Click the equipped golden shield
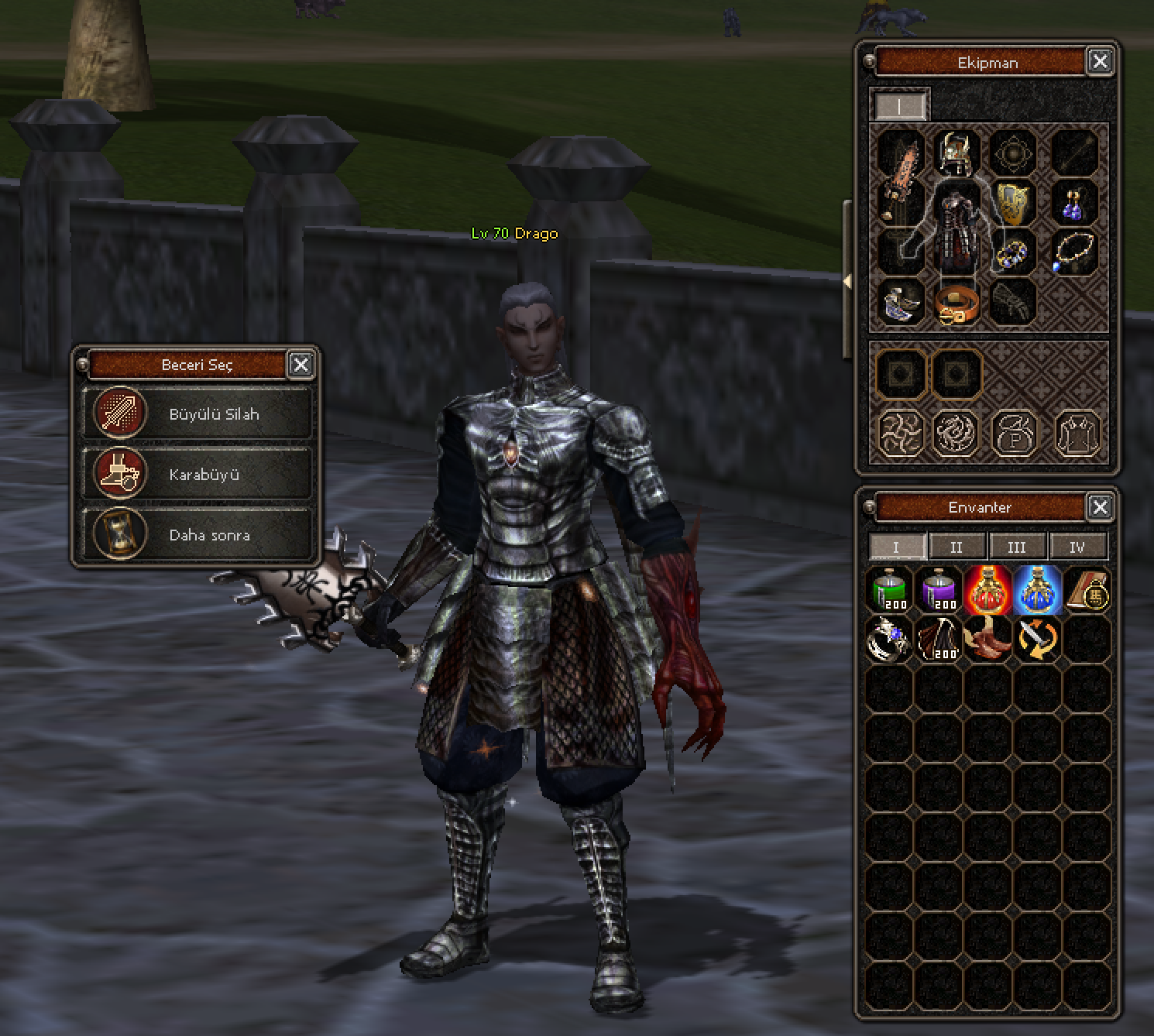This screenshot has height=1036, width=1154. tap(1014, 202)
